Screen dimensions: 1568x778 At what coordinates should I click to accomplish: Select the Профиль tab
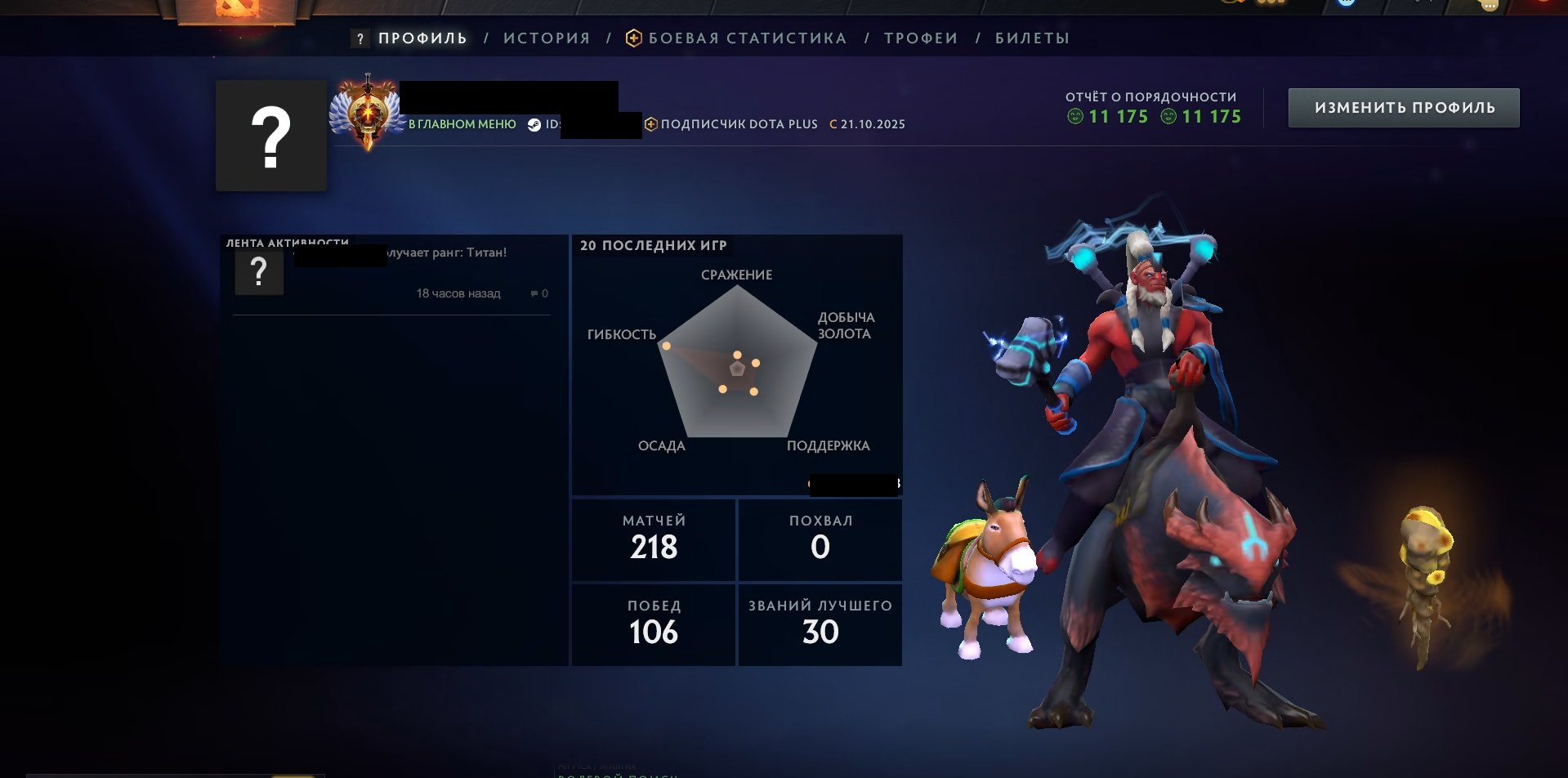422,38
